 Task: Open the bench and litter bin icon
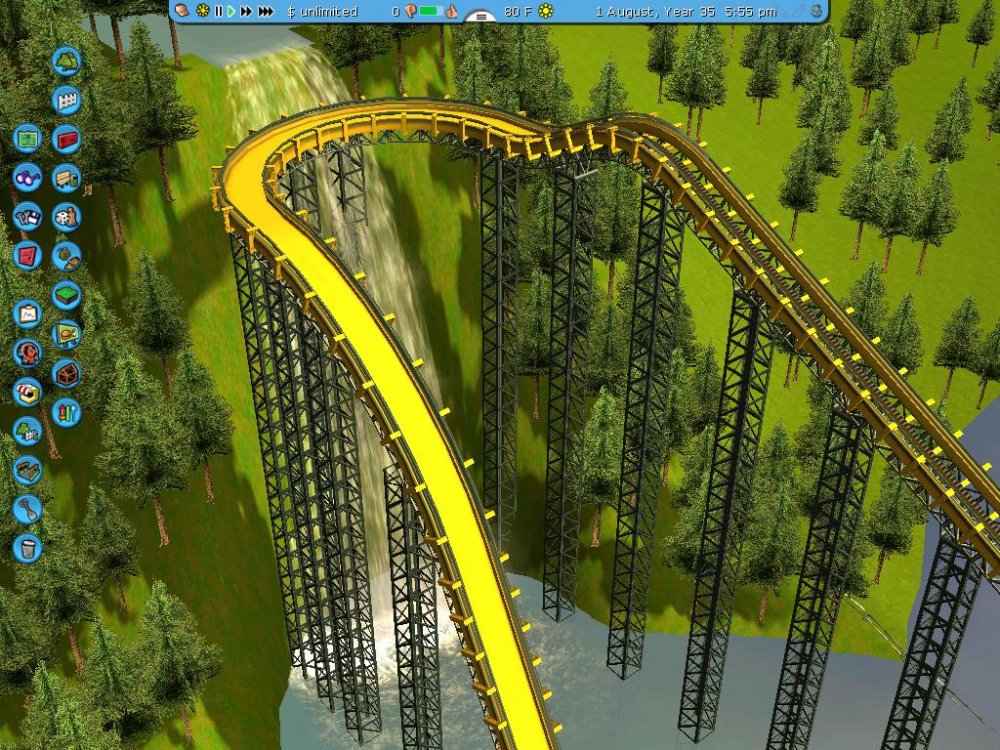tap(66, 177)
